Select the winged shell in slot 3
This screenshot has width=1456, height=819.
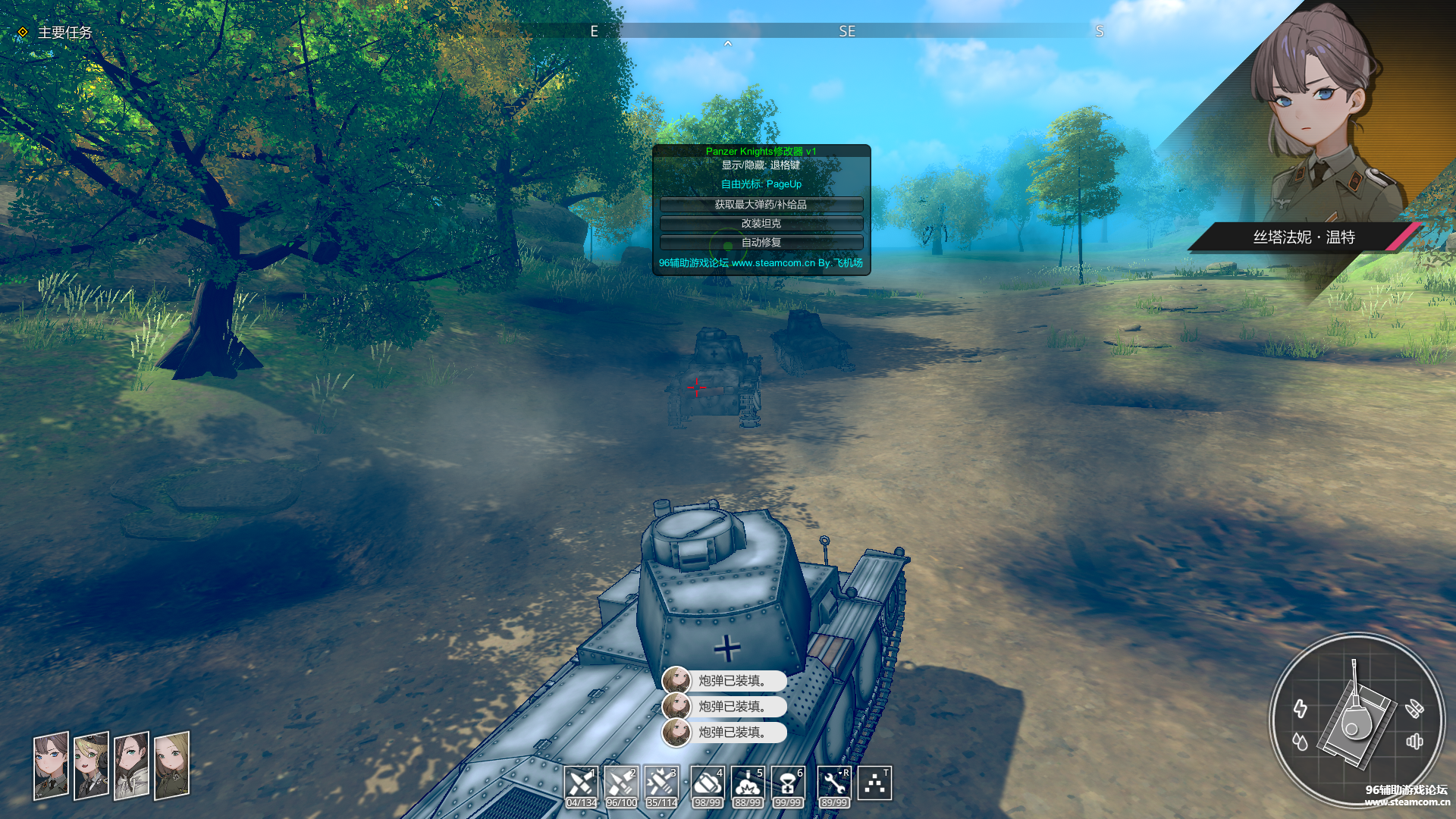tap(661, 783)
